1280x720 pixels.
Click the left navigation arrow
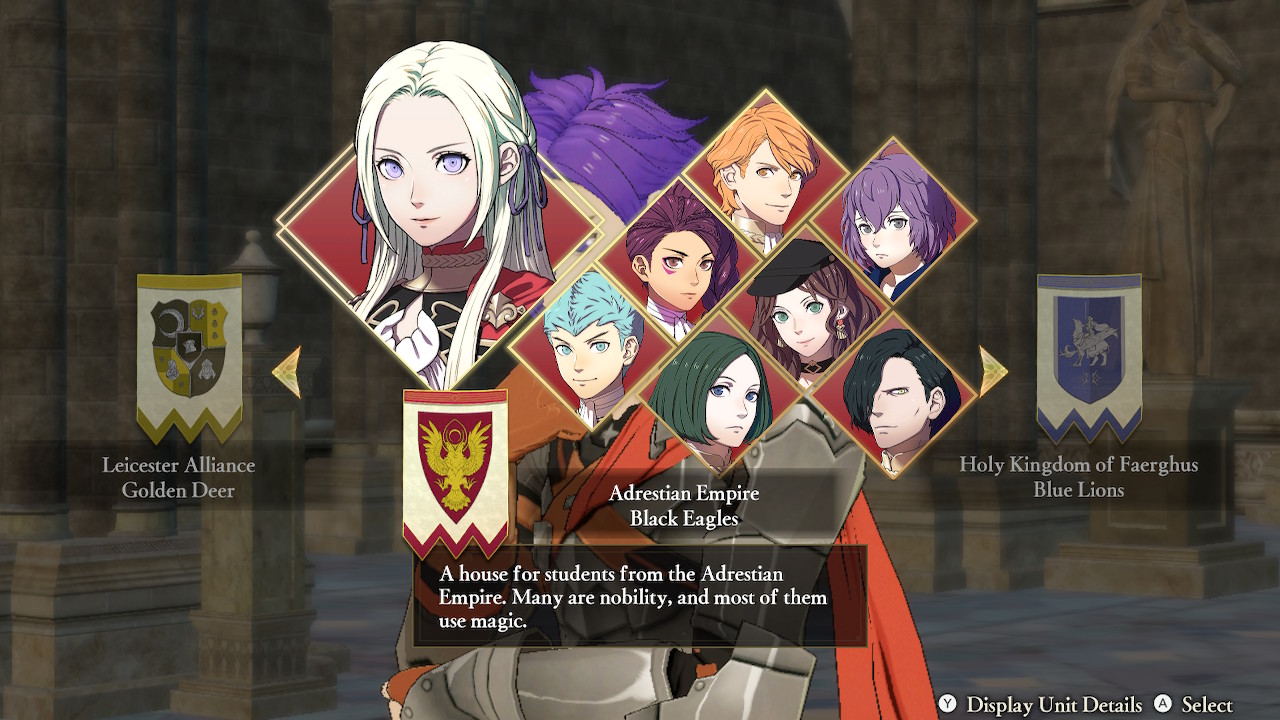pos(293,370)
